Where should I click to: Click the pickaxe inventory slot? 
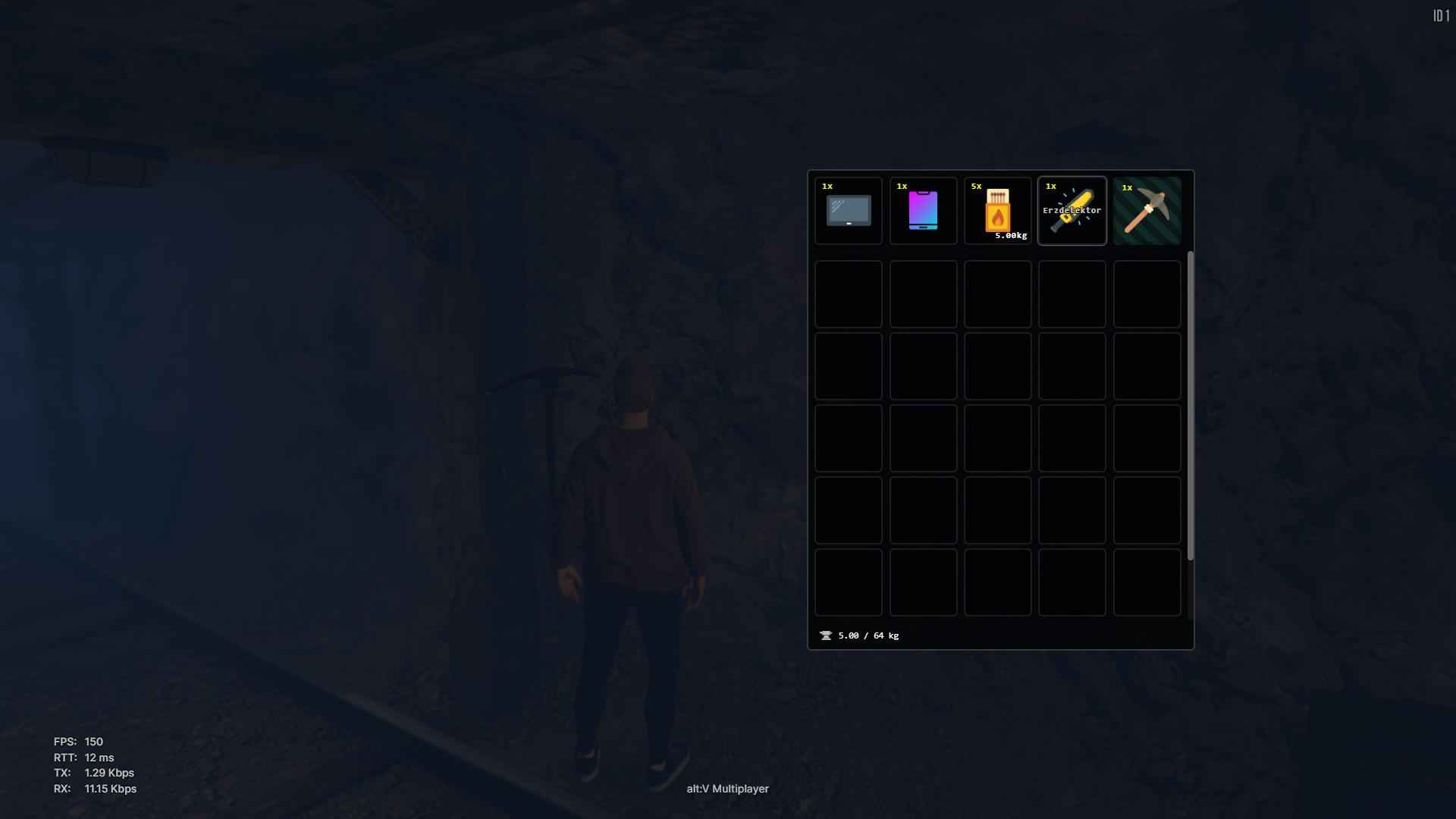pyautogui.click(x=1147, y=211)
